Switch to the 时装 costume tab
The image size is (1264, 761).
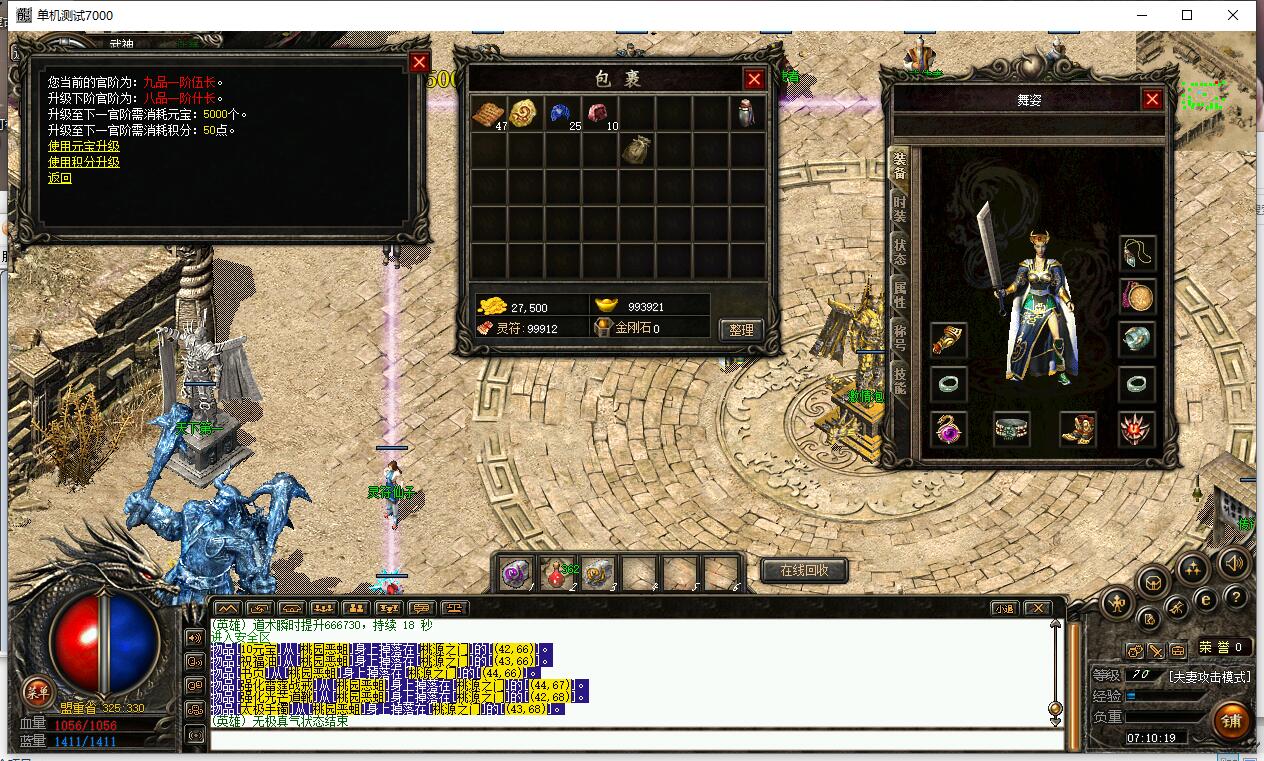pos(900,208)
